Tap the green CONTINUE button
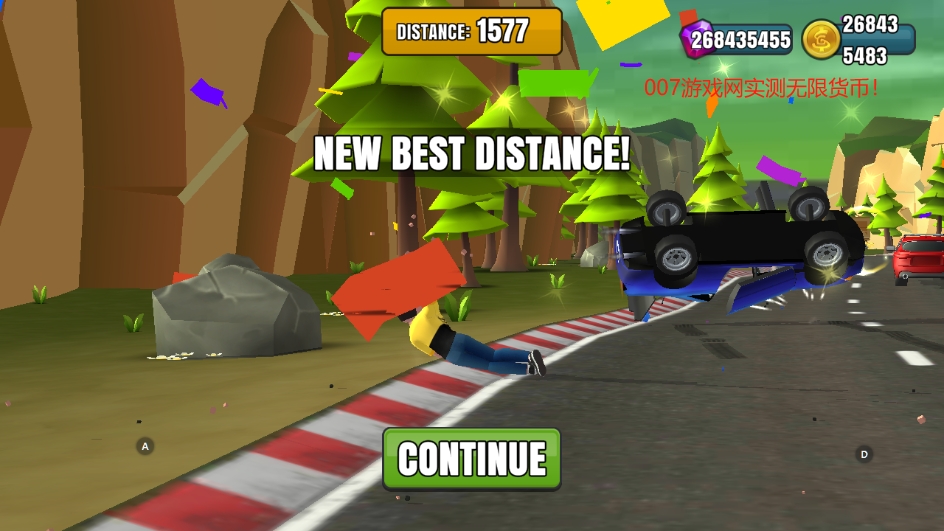 click(472, 459)
